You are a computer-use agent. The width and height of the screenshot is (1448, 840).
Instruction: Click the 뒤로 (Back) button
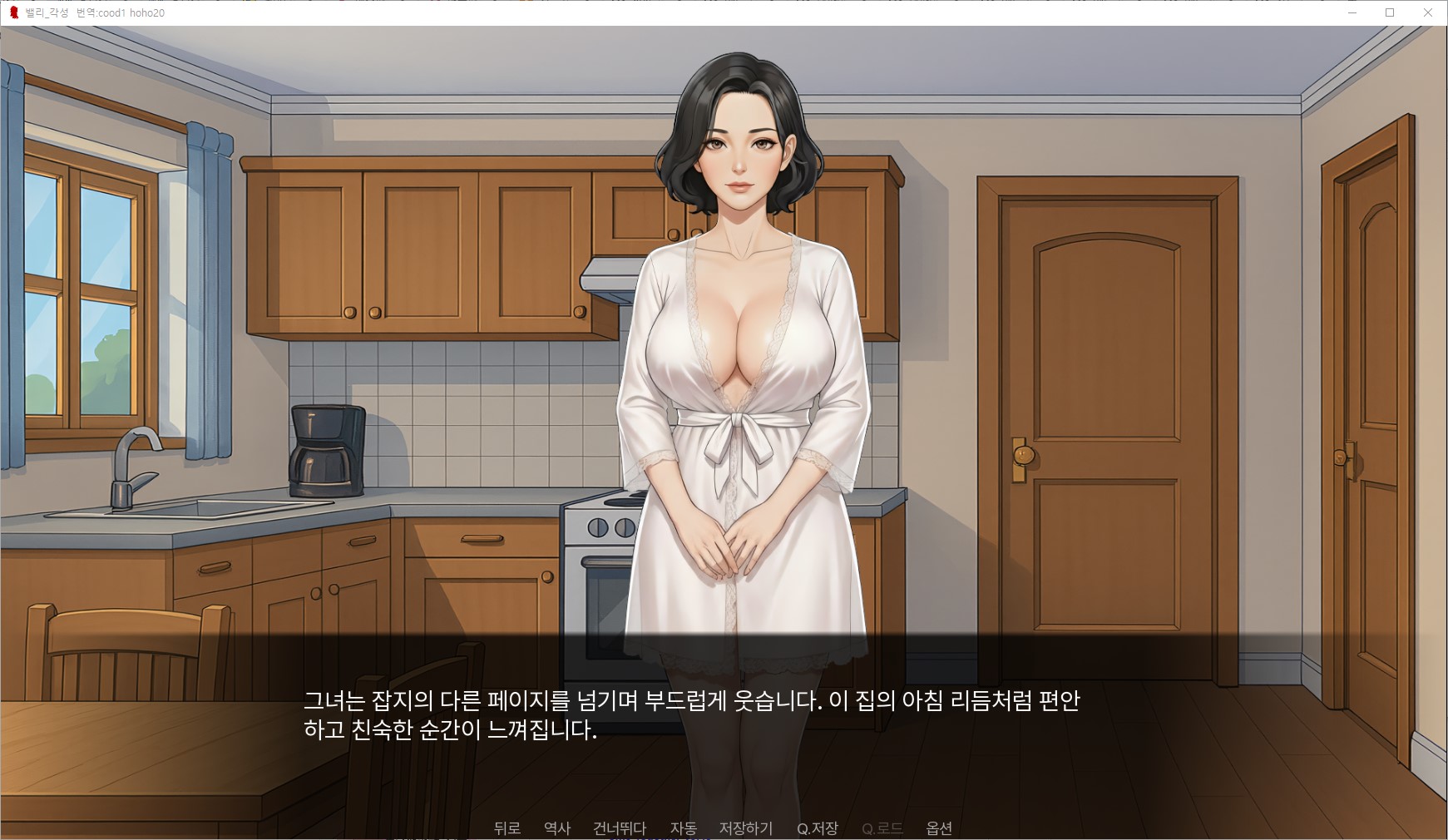point(507,828)
